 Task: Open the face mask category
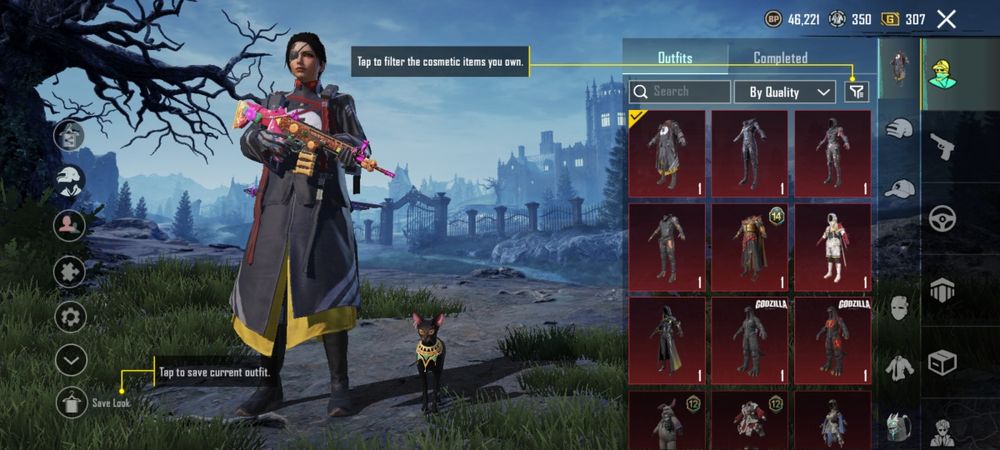tap(899, 307)
